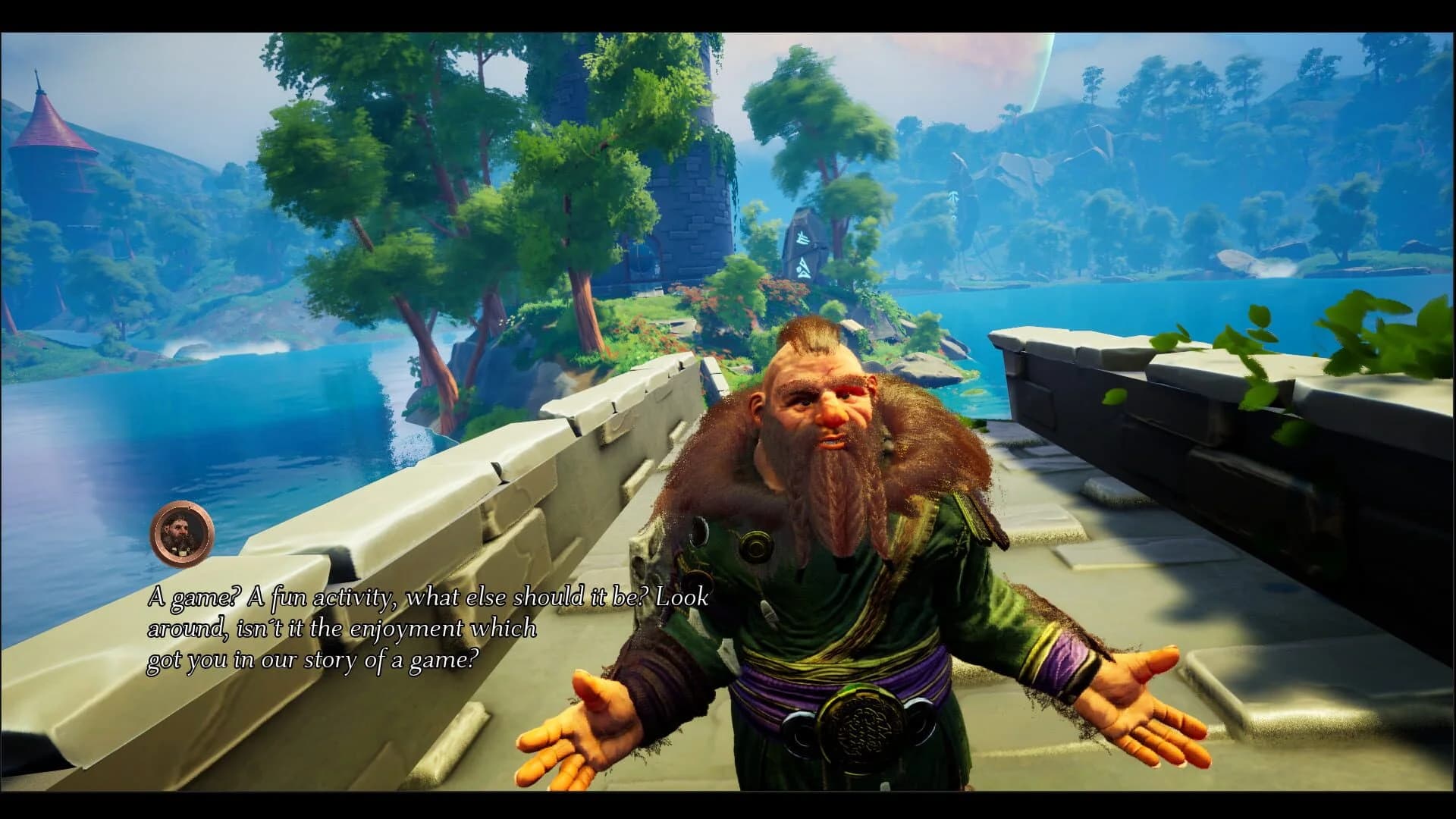This screenshot has width=1456, height=819.
Task: Click the lower triangular rune on the stone slab
Action: 803,269
